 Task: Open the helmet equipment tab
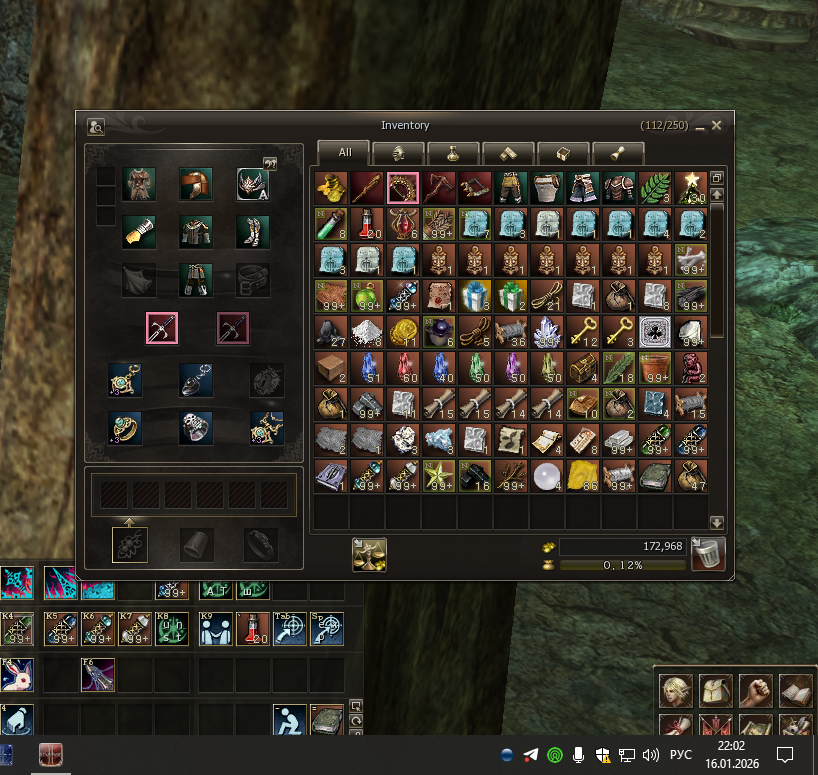[398, 153]
